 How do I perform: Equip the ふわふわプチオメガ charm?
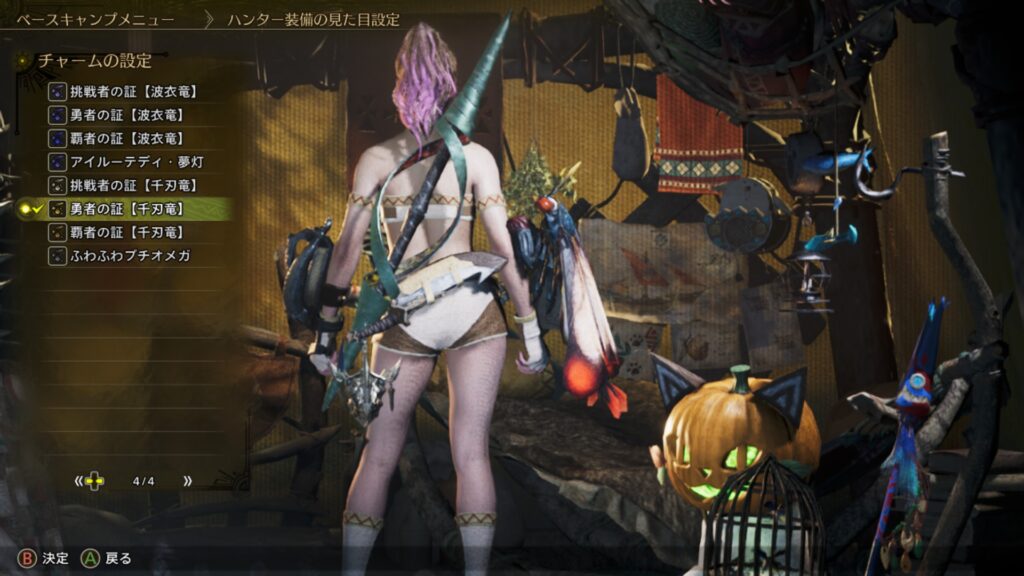130,256
